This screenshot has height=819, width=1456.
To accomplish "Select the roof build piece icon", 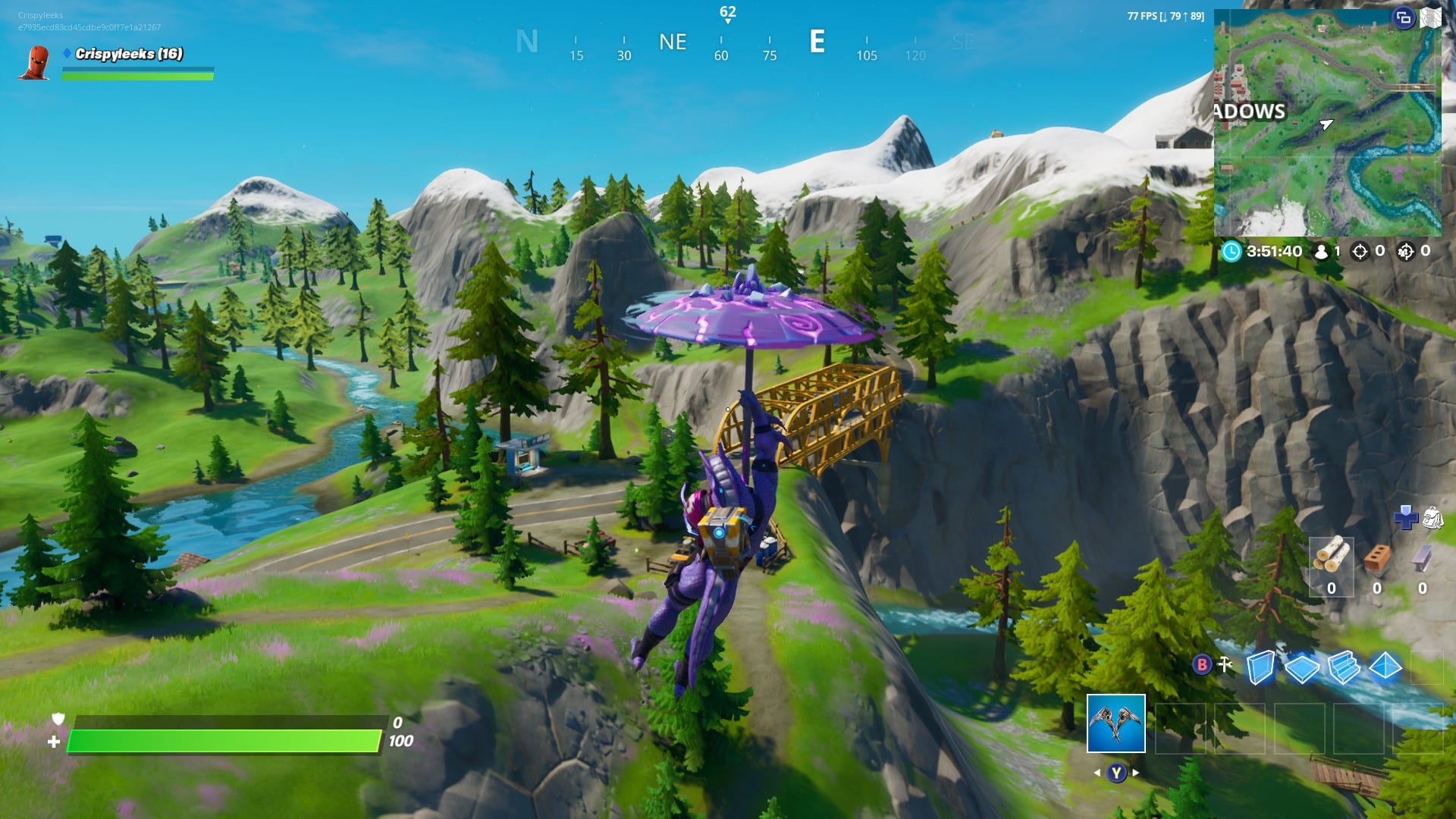I will pos(1386,665).
